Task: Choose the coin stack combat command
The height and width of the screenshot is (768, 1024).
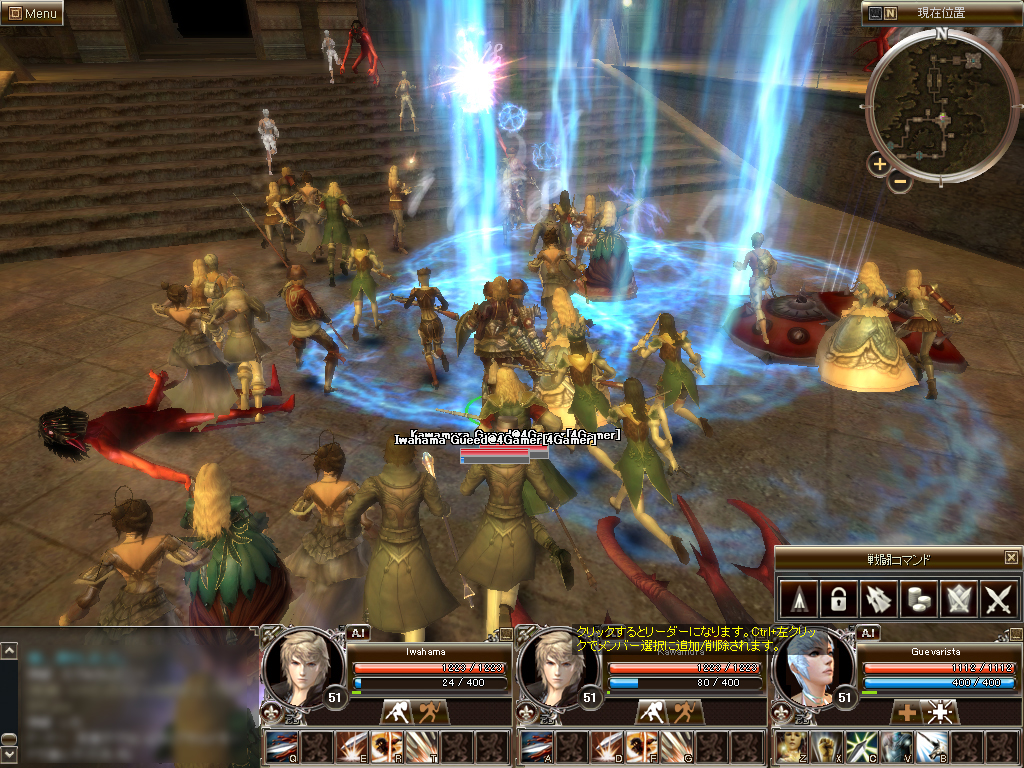Action: click(x=918, y=598)
